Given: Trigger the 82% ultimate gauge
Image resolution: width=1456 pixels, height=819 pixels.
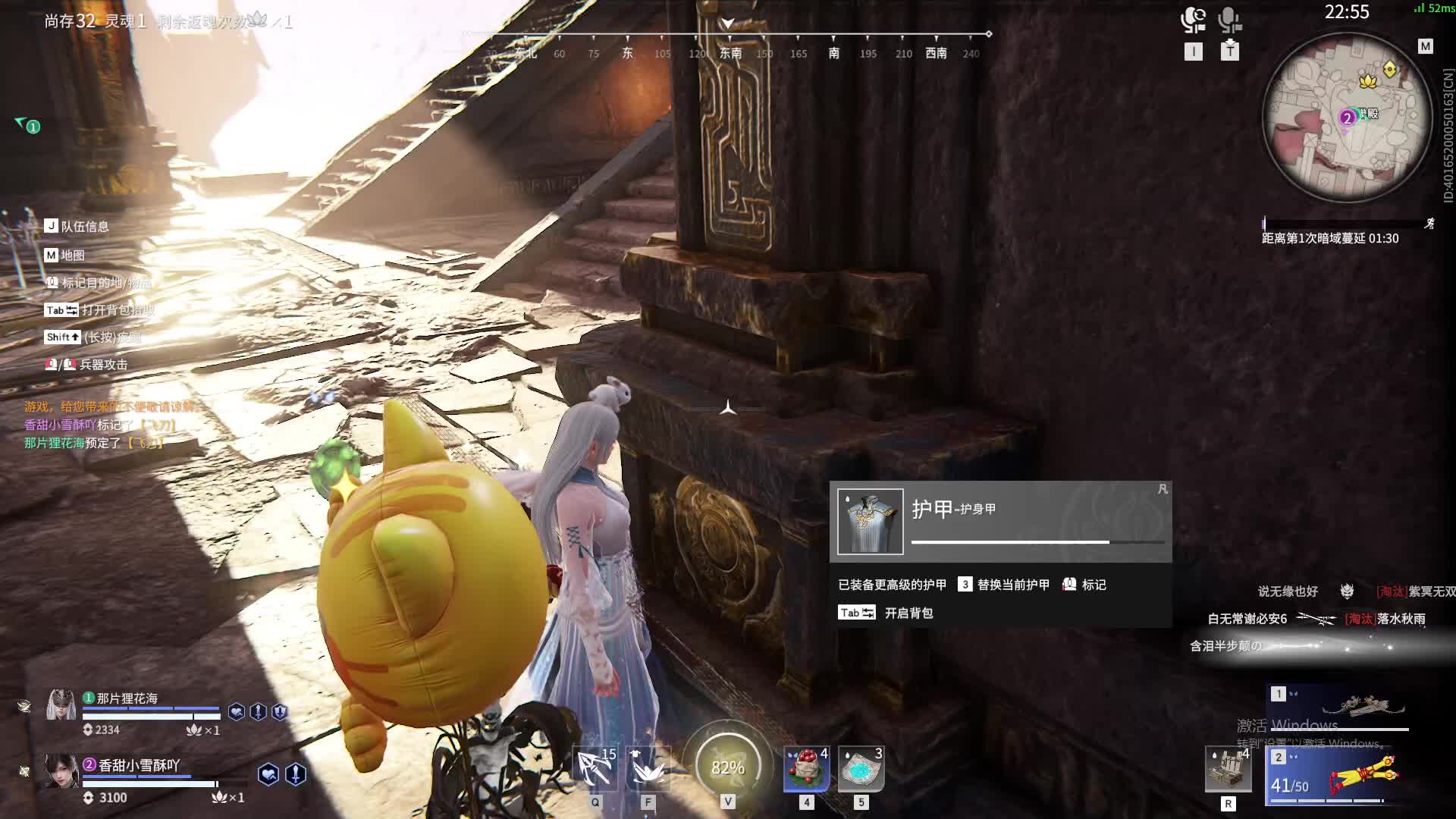Looking at the screenshot, I should point(728,767).
